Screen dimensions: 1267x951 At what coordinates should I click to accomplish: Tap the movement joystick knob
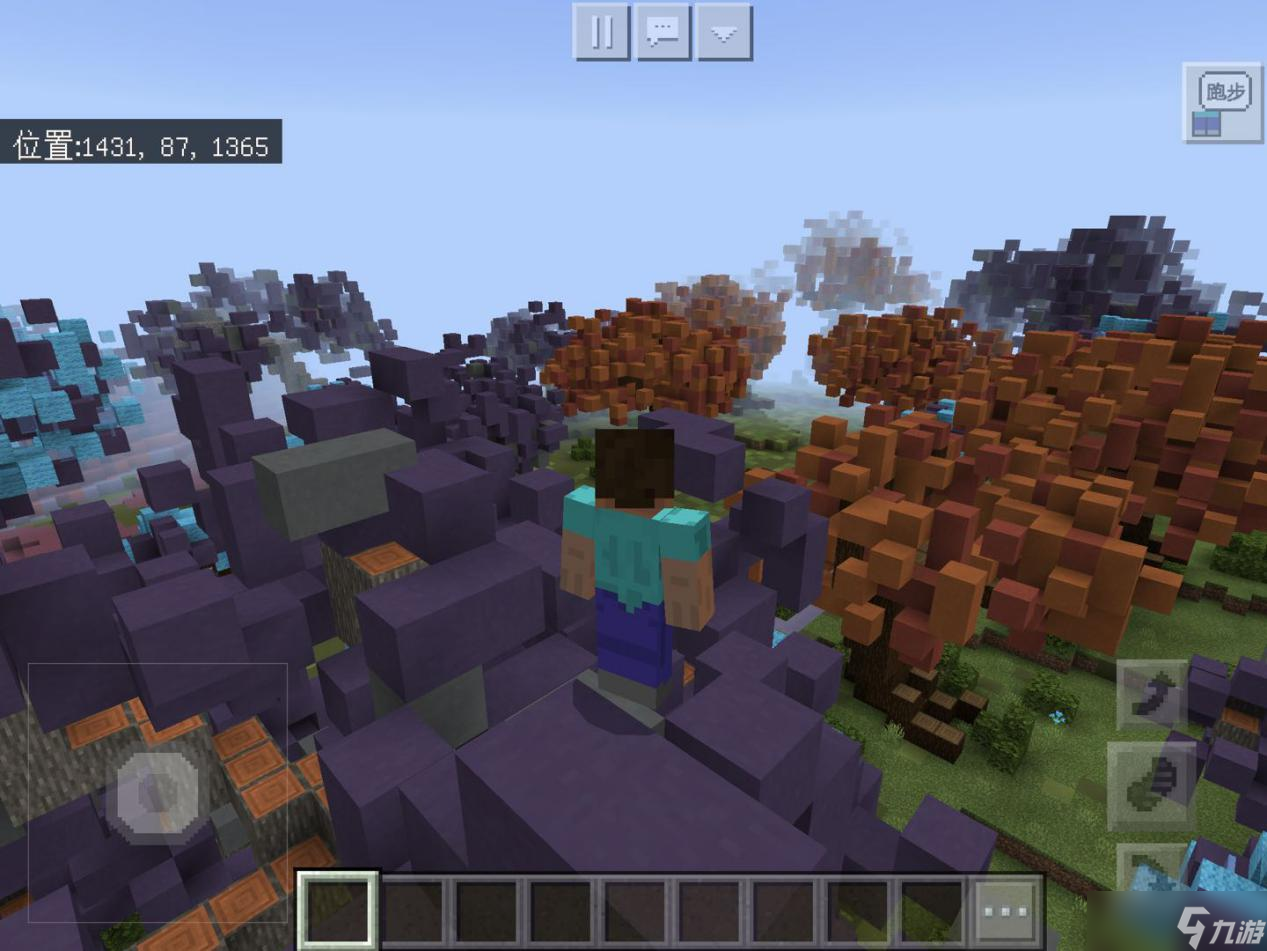tap(158, 794)
